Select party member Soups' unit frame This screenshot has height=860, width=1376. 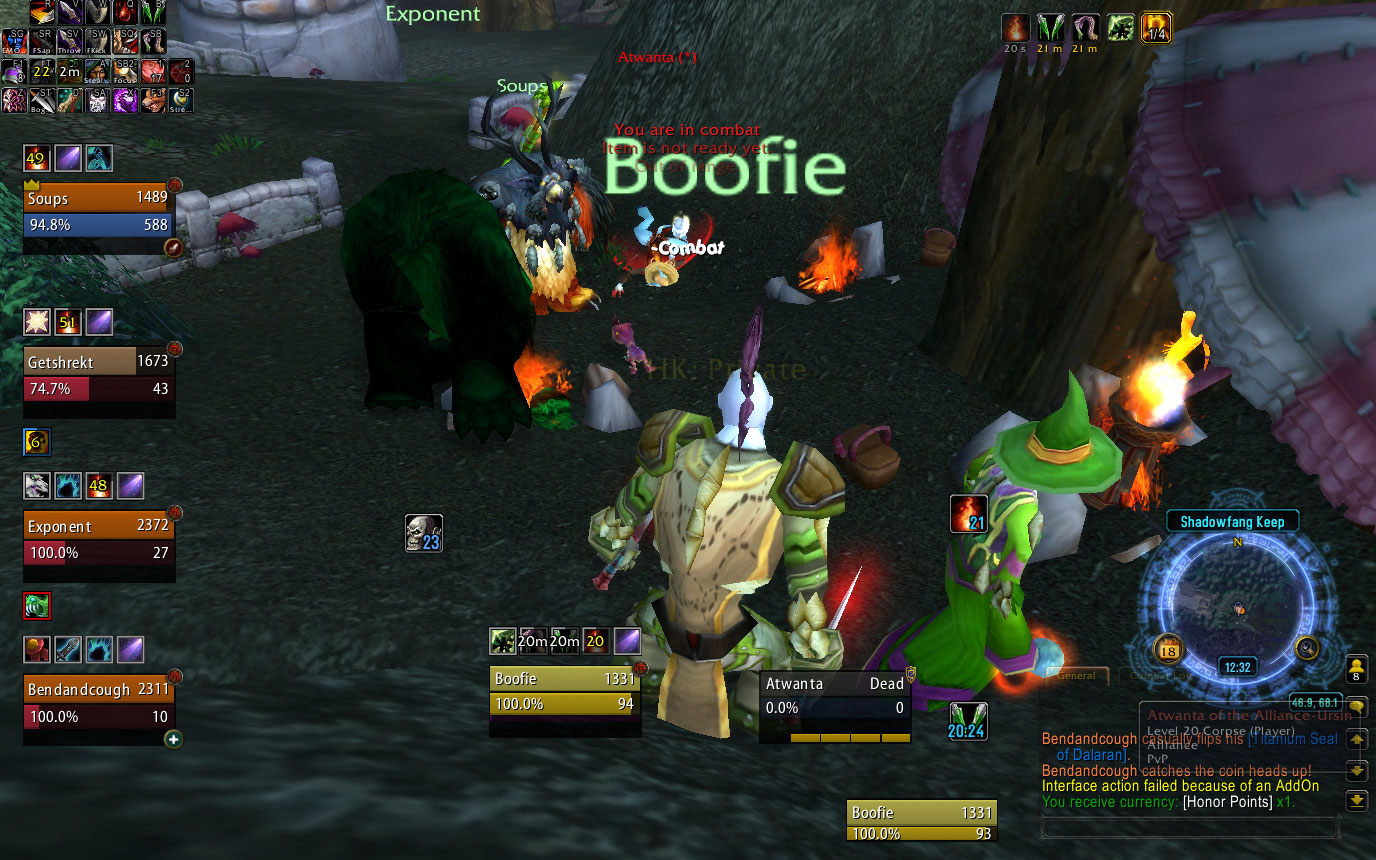(98, 211)
